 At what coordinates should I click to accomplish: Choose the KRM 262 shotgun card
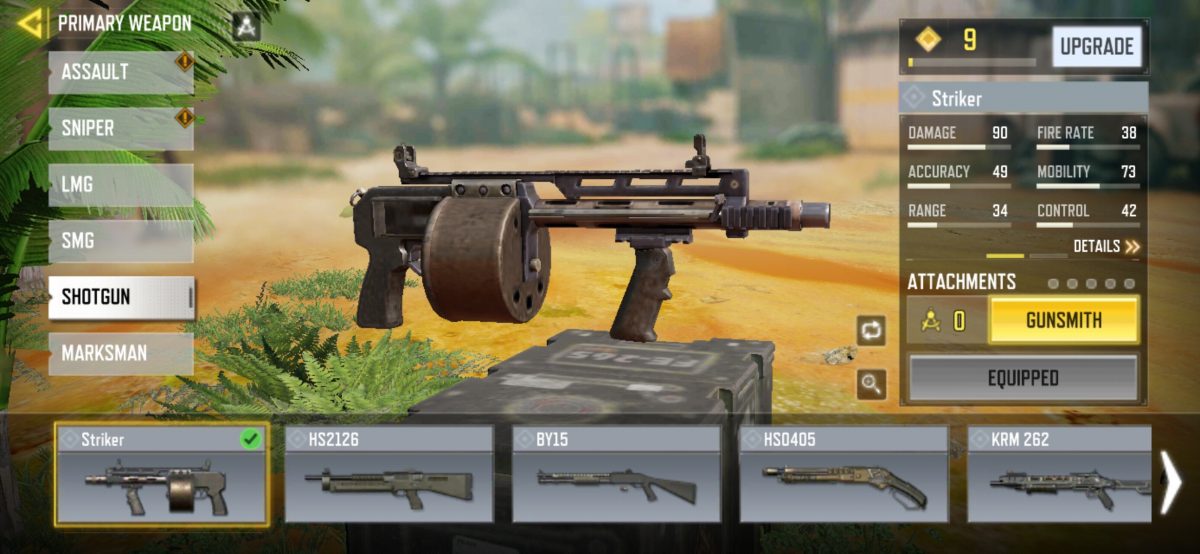(1058, 475)
